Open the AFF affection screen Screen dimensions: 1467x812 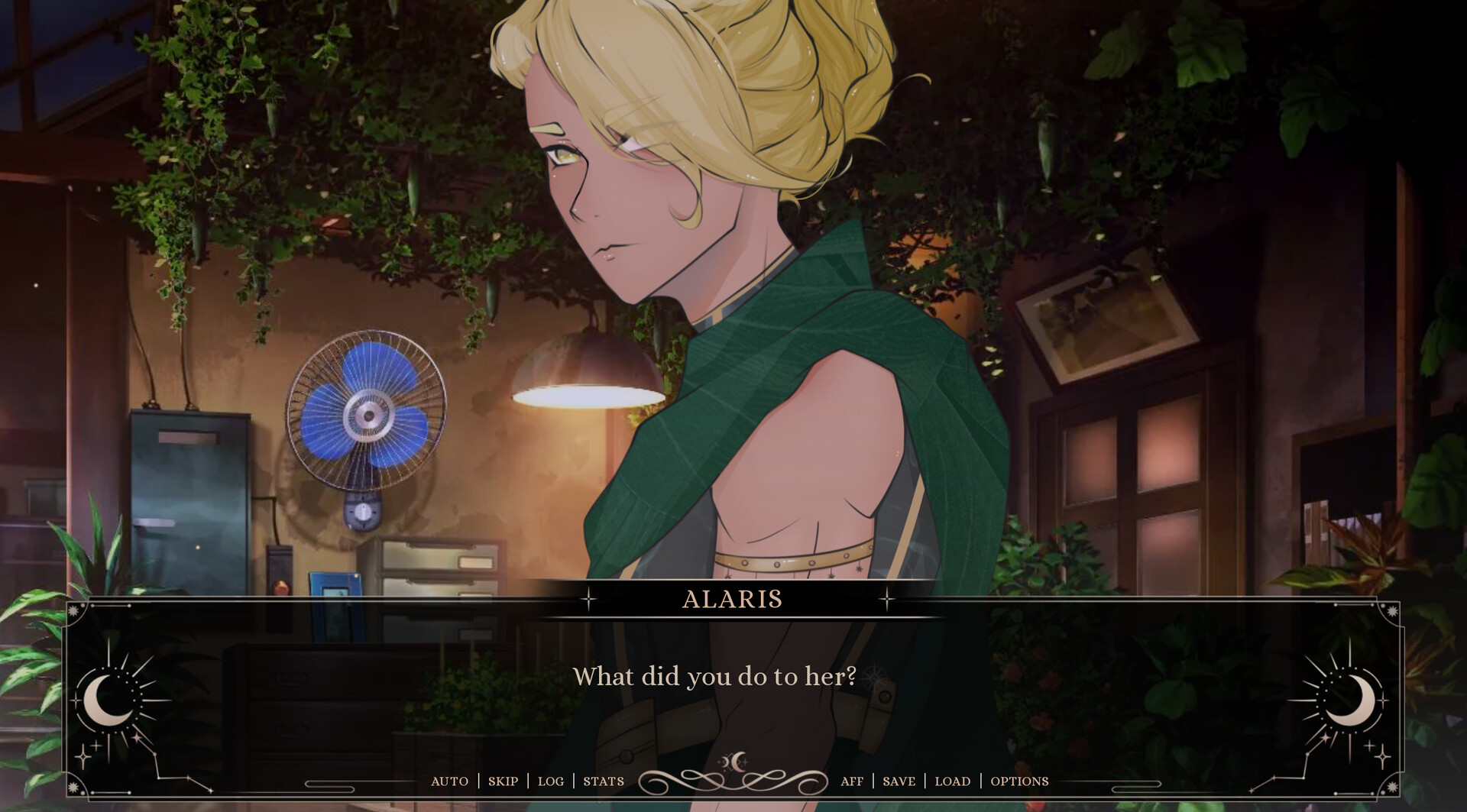853,781
